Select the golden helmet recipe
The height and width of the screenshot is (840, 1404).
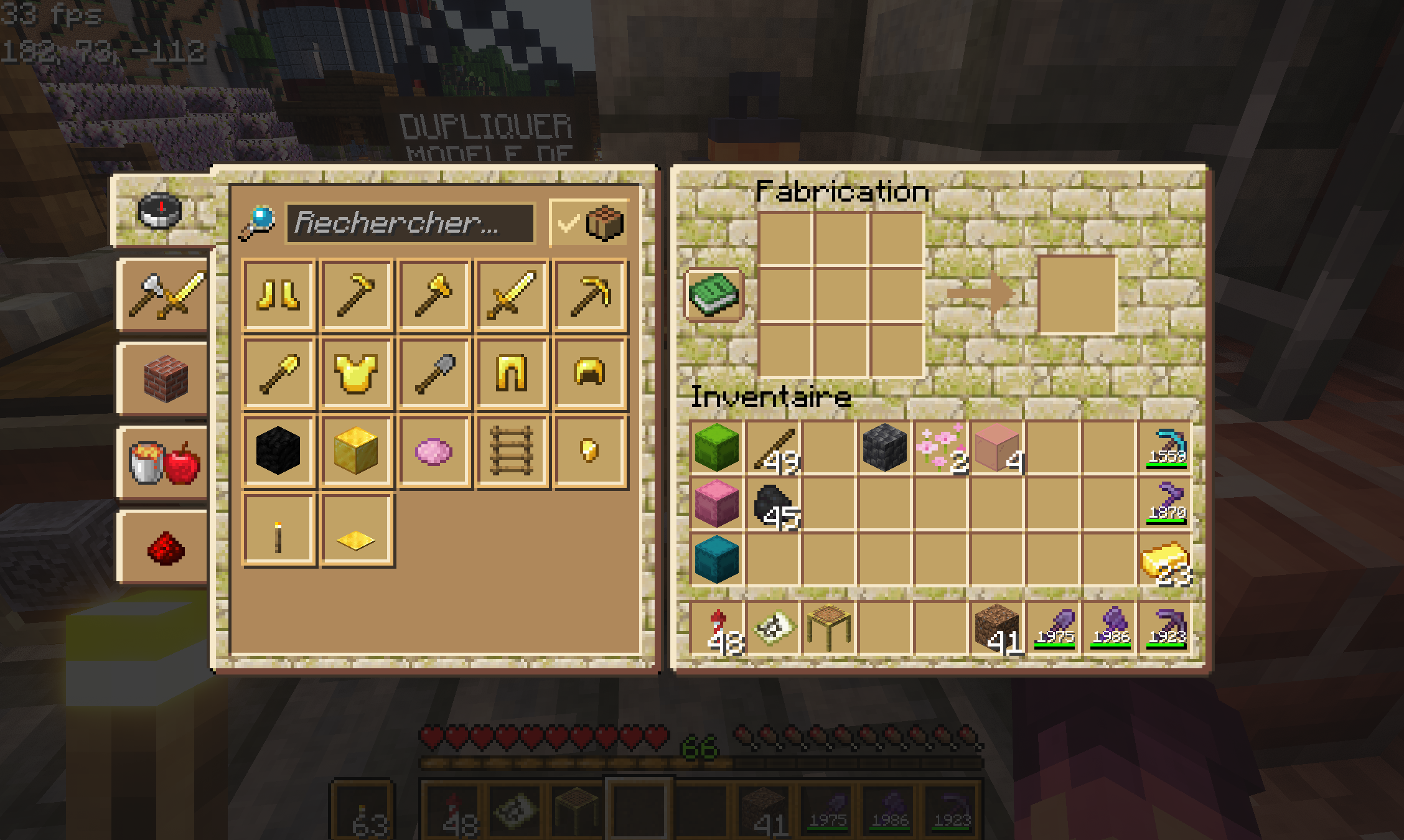(590, 375)
